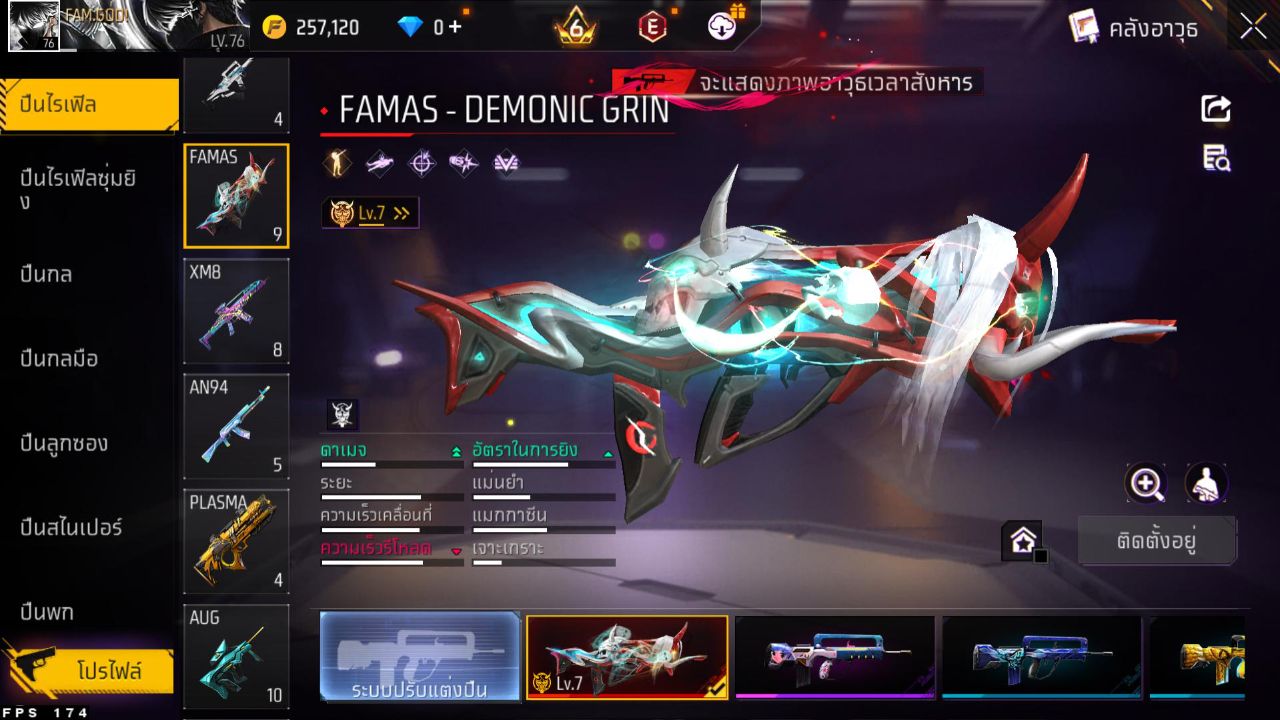This screenshot has width=1280, height=720.
Task: Zoom in with the magnifier icon
Action: [x=1146, y=484]
